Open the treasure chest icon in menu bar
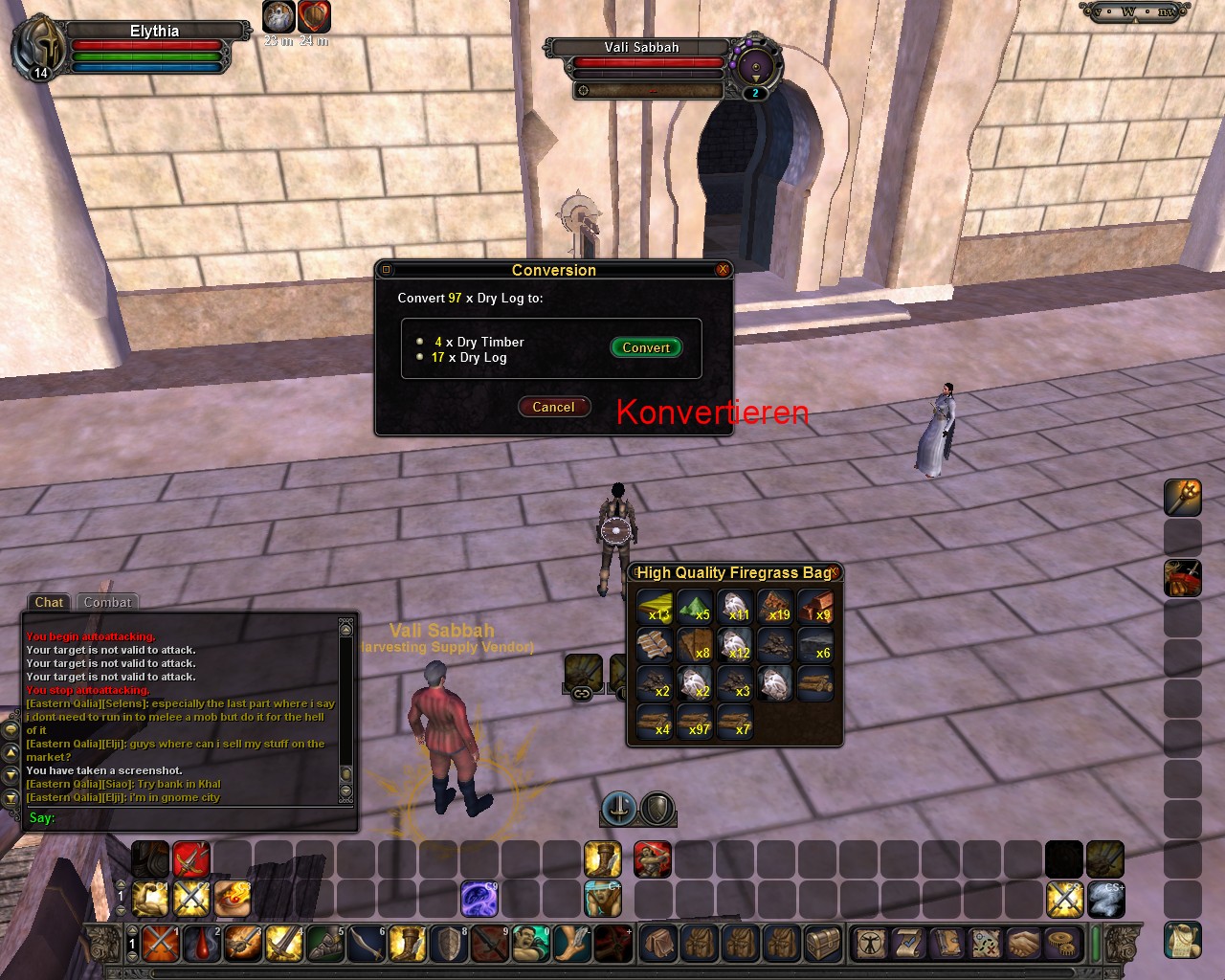1225x980 pixels. [x=822, y=943]
